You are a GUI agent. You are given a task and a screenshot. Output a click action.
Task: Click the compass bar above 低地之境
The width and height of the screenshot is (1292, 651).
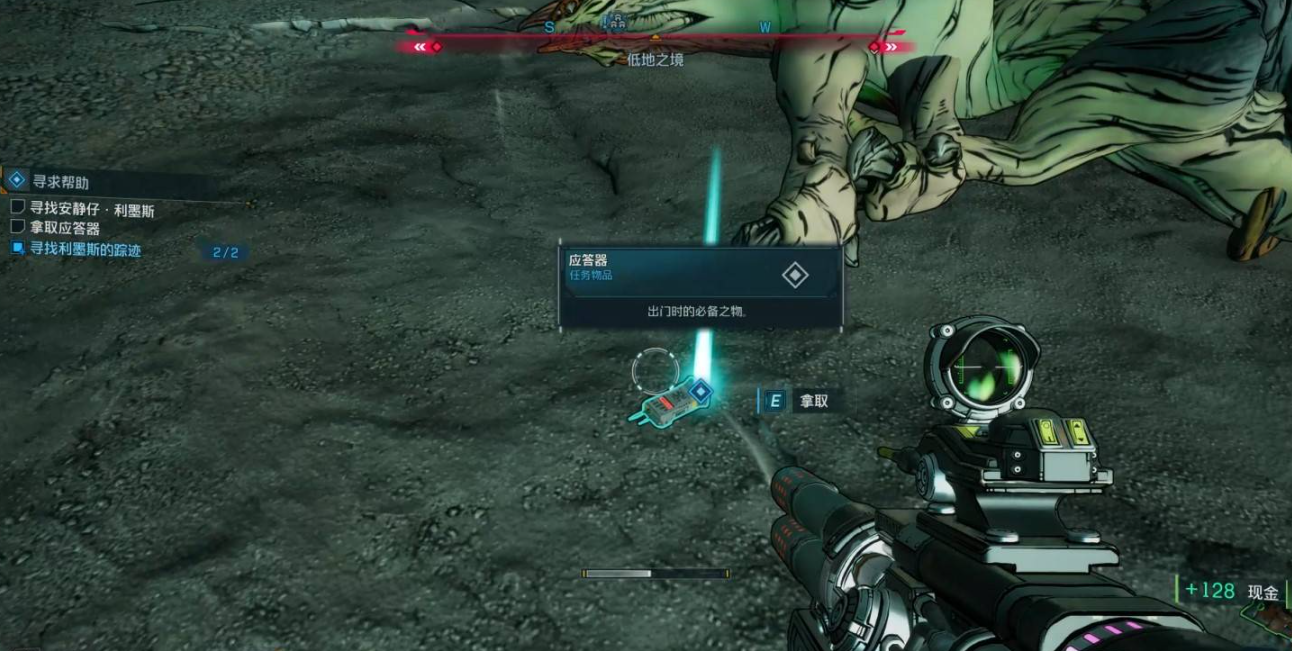point(655,37)
